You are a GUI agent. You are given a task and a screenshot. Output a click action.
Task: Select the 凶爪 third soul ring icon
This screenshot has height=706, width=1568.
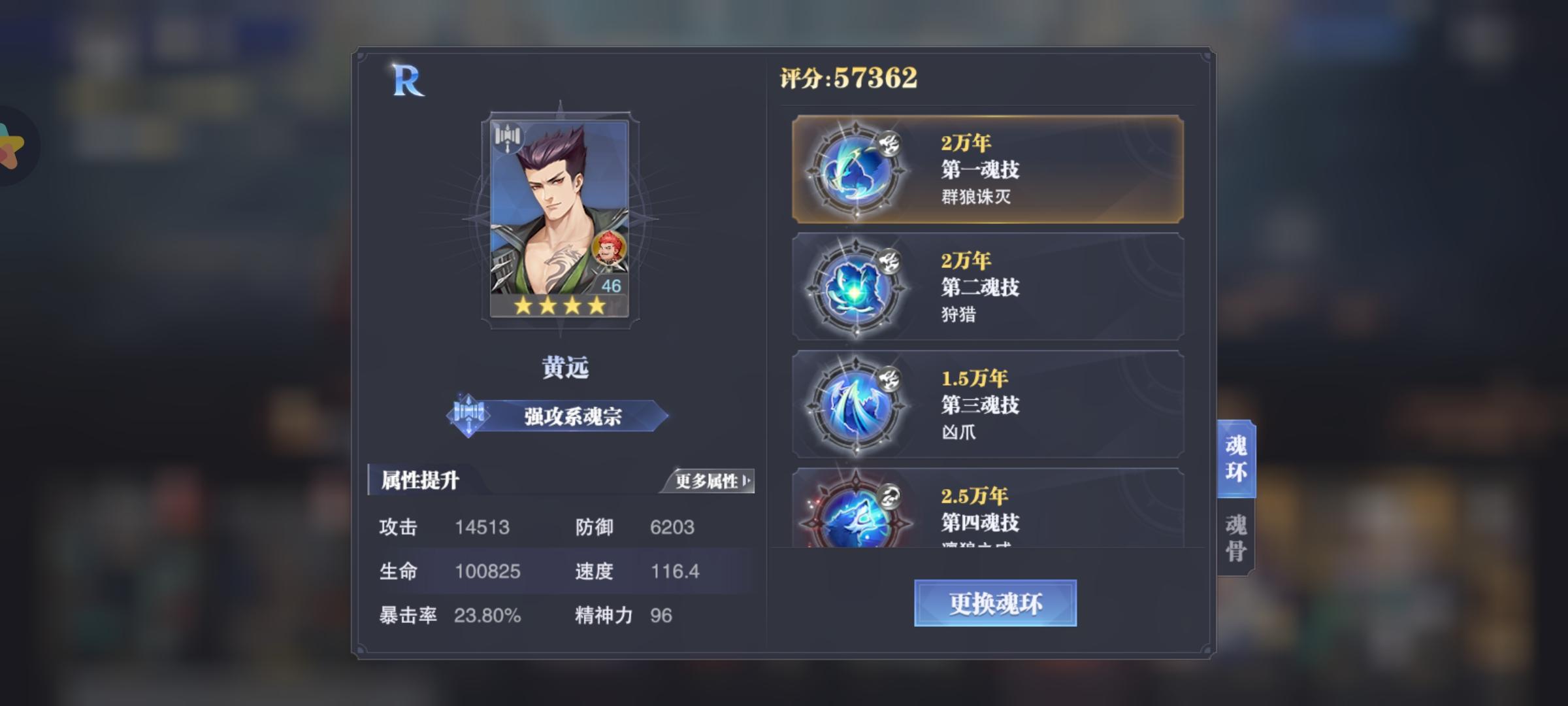pos(856,405)
